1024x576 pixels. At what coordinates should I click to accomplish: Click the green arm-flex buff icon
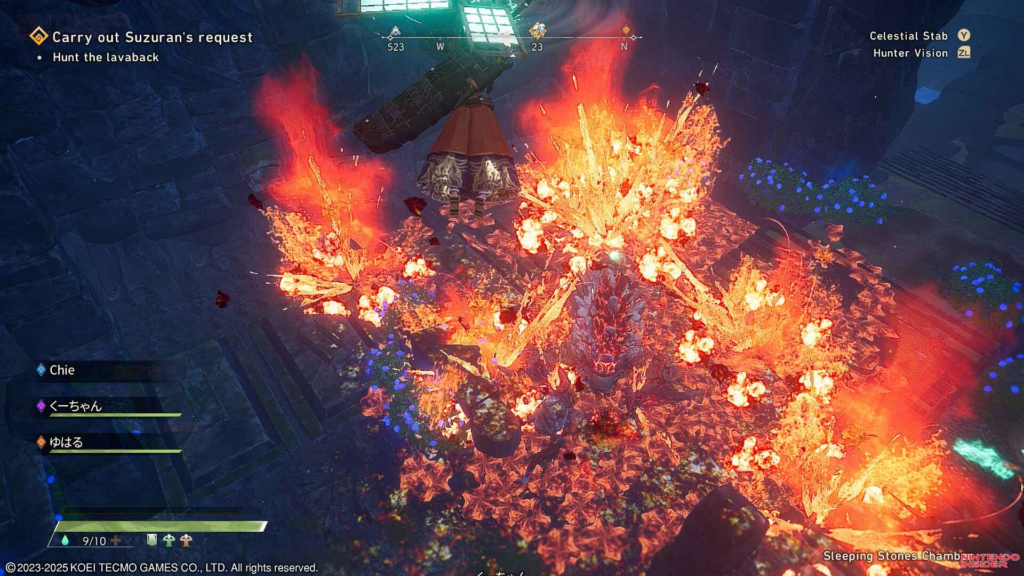(x=168, y=541)
